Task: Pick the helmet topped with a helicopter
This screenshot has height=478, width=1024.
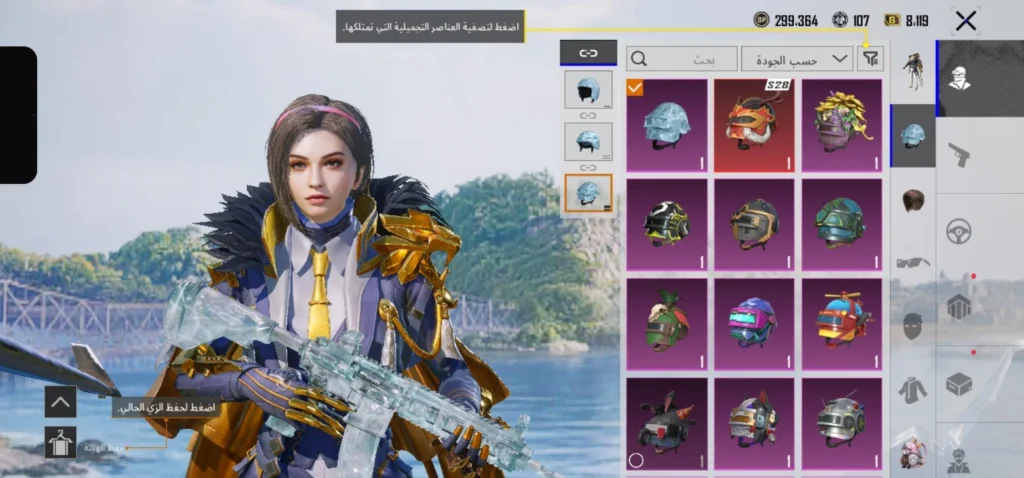Action: coord(841,321)
